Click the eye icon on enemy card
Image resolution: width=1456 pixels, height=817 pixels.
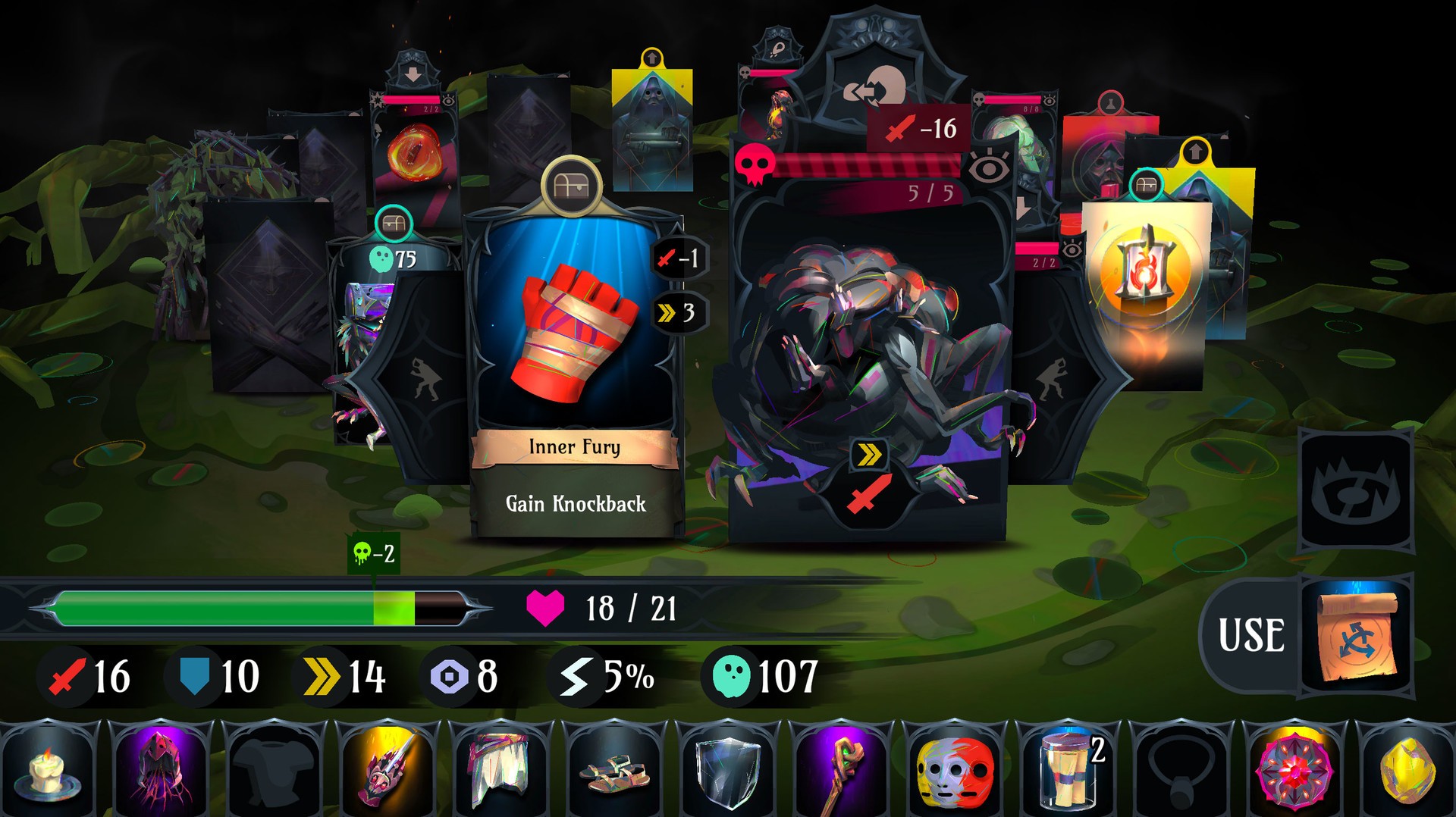tap(989, 167)
